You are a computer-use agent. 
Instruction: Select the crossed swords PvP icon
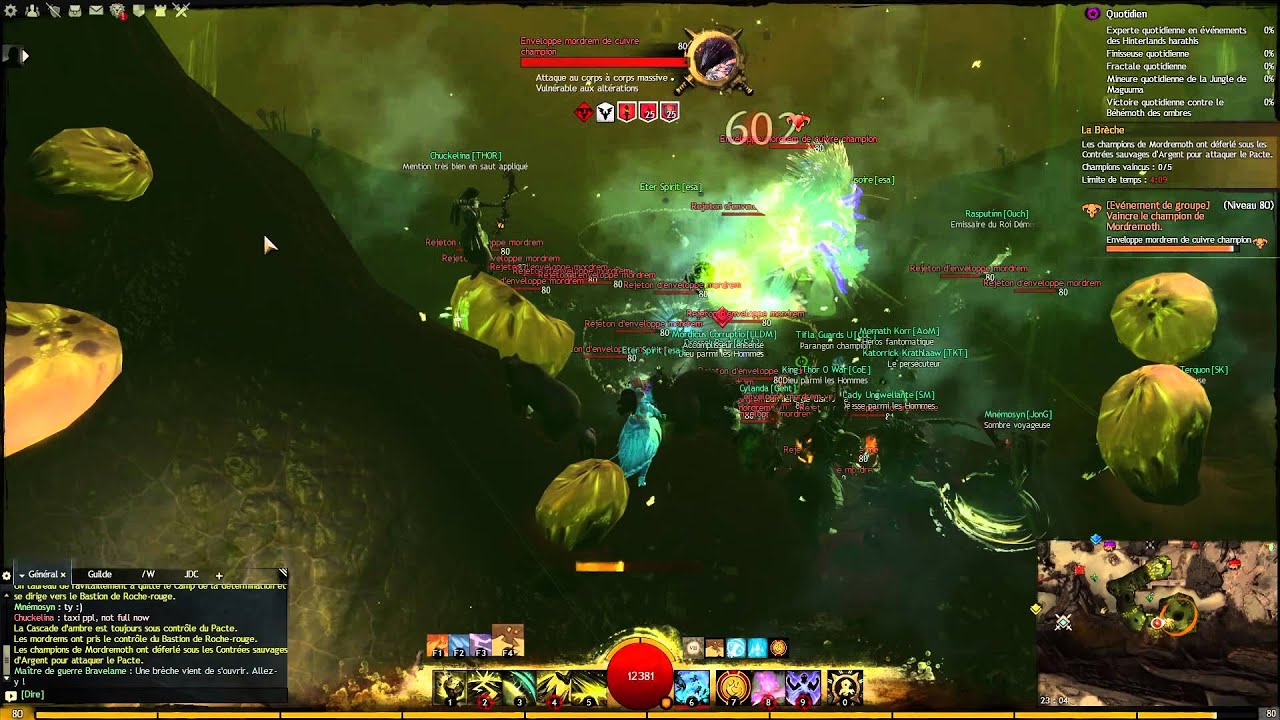coord(180,11)
